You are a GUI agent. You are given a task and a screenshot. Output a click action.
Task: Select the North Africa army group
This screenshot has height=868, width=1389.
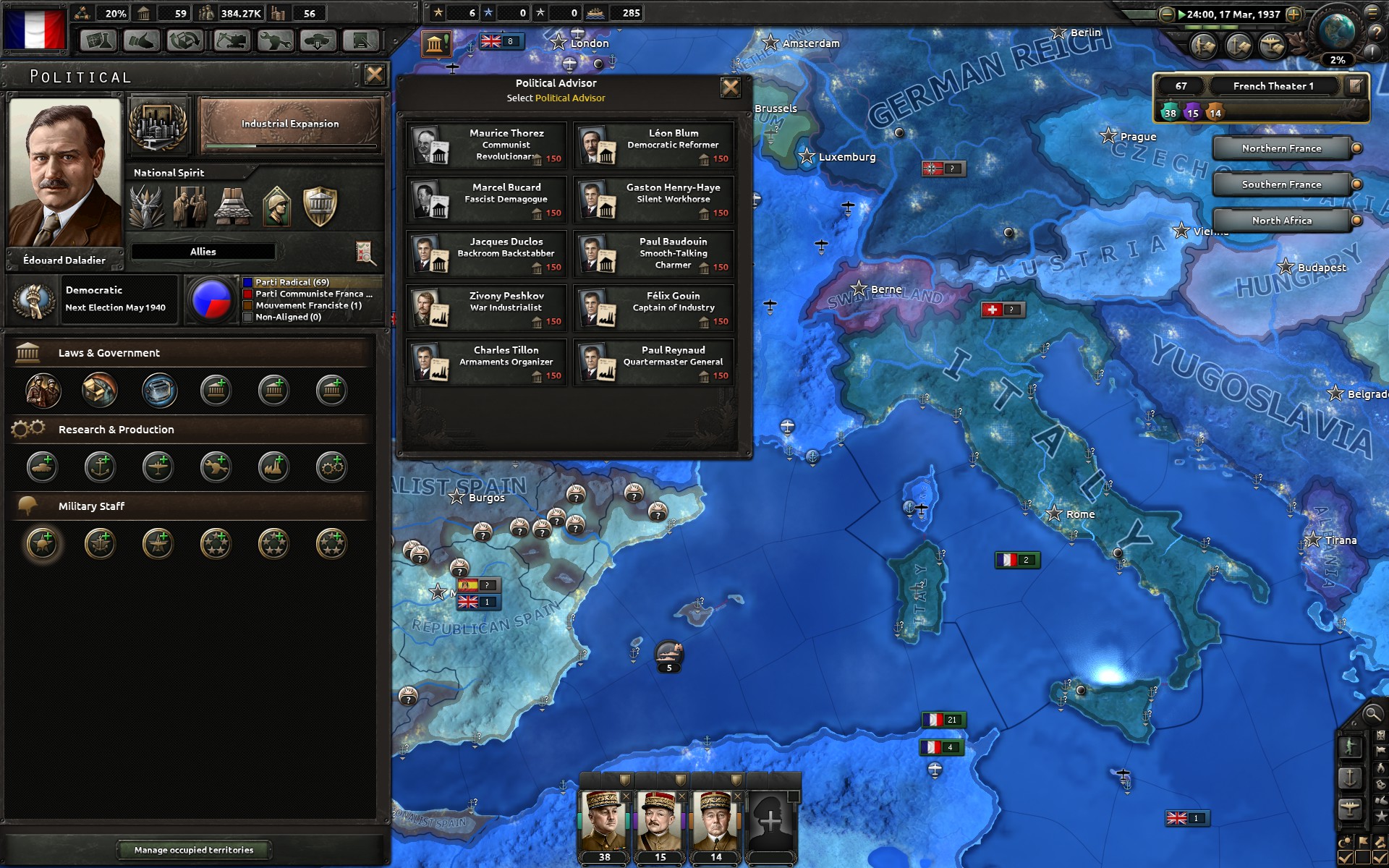pyautogui.click(x=1281, y=221)
